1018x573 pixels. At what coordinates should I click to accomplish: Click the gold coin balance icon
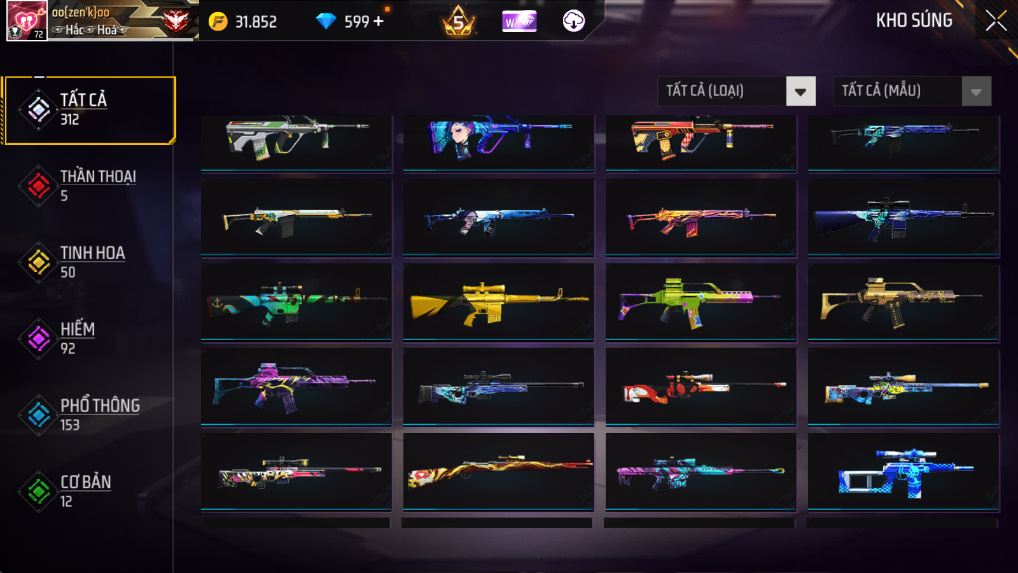tap(220, 21)
